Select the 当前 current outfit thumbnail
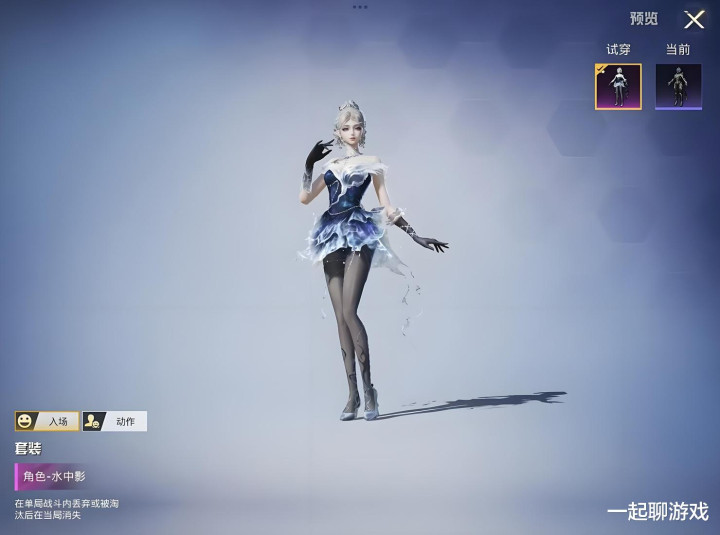Screen dimensions: 720x535 (x=678, y=86)
